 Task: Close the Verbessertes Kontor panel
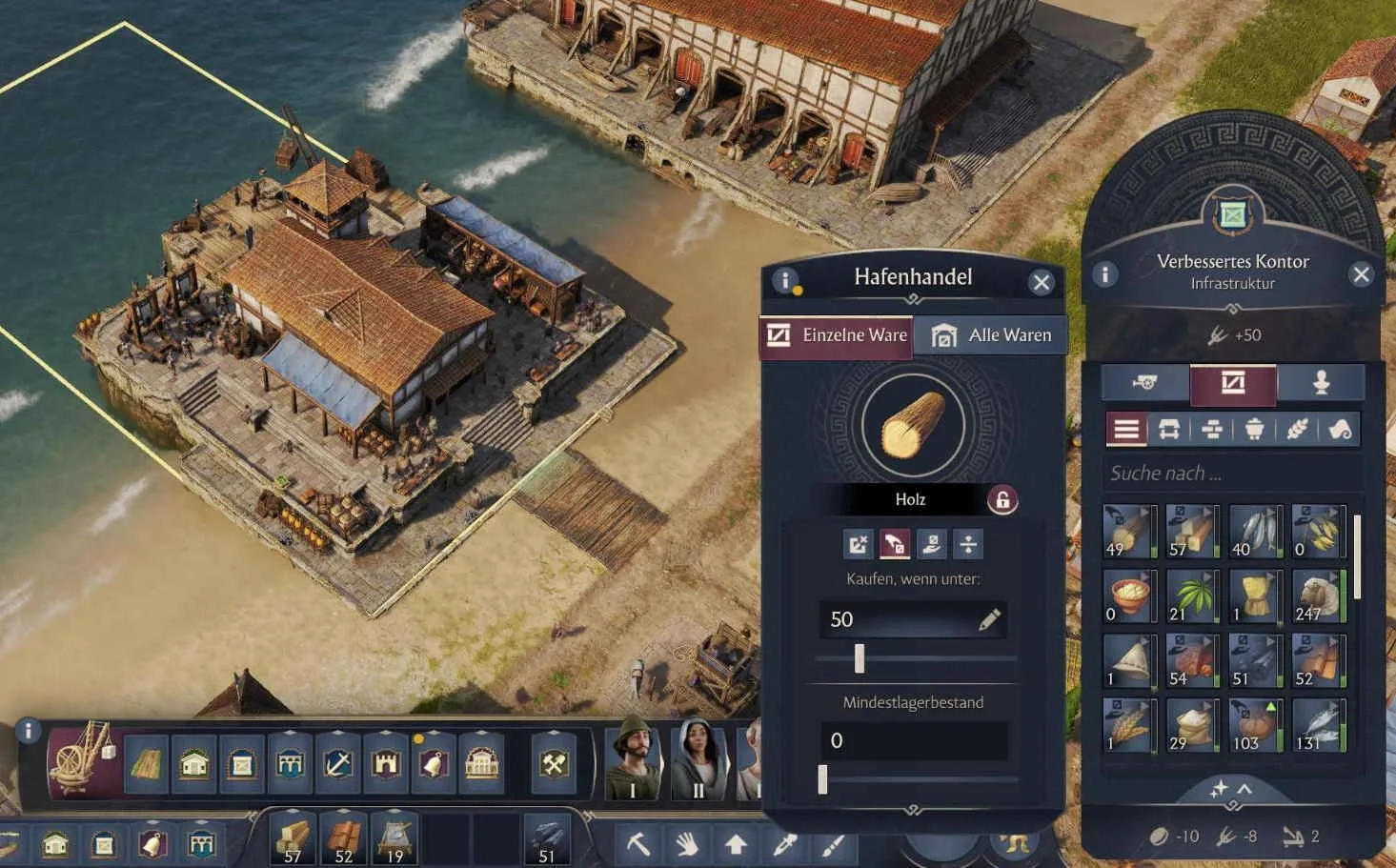tap(1361, 274)
